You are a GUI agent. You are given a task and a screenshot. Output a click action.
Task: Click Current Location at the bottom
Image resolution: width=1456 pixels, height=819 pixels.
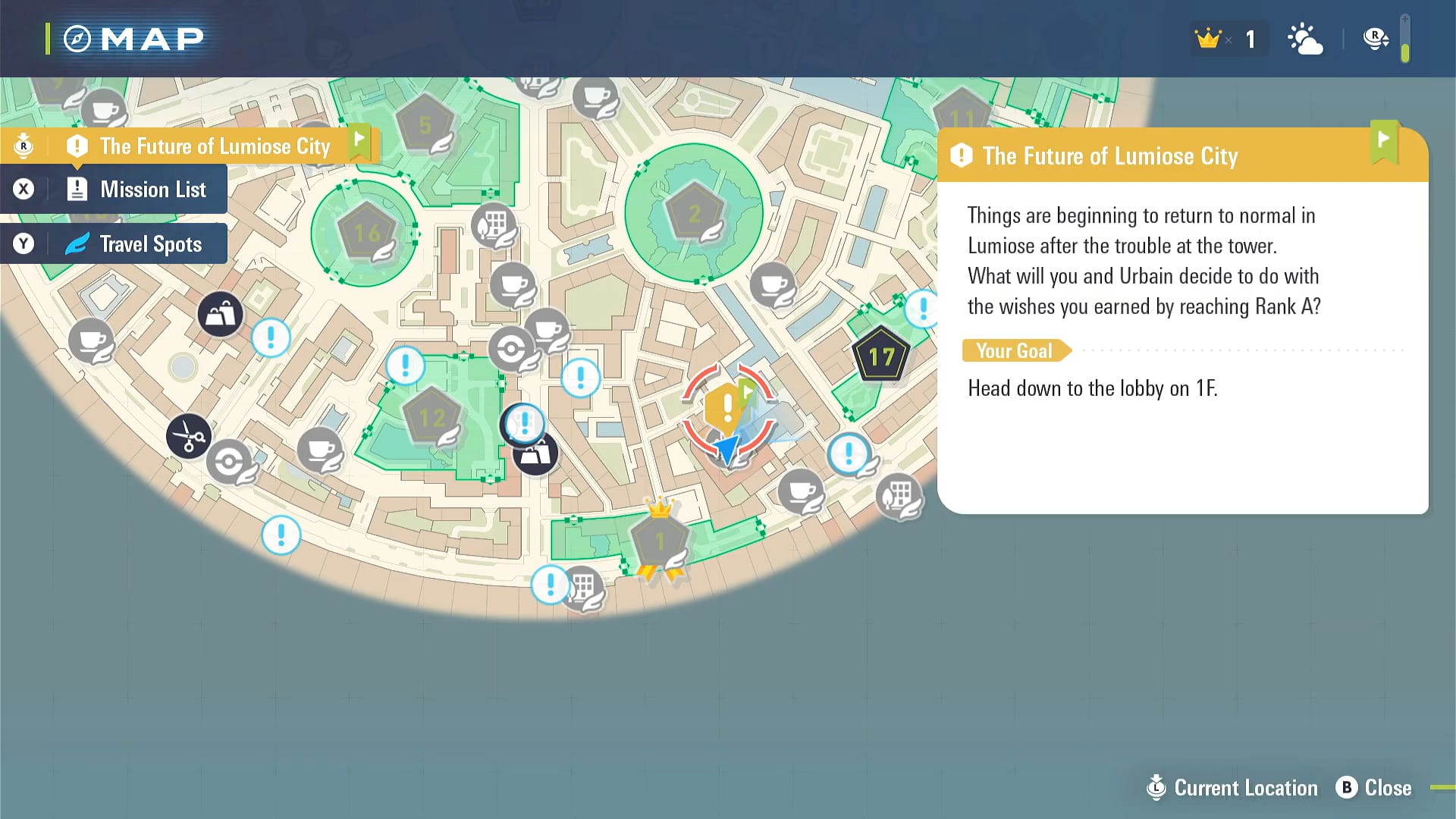click(1231, 788)
